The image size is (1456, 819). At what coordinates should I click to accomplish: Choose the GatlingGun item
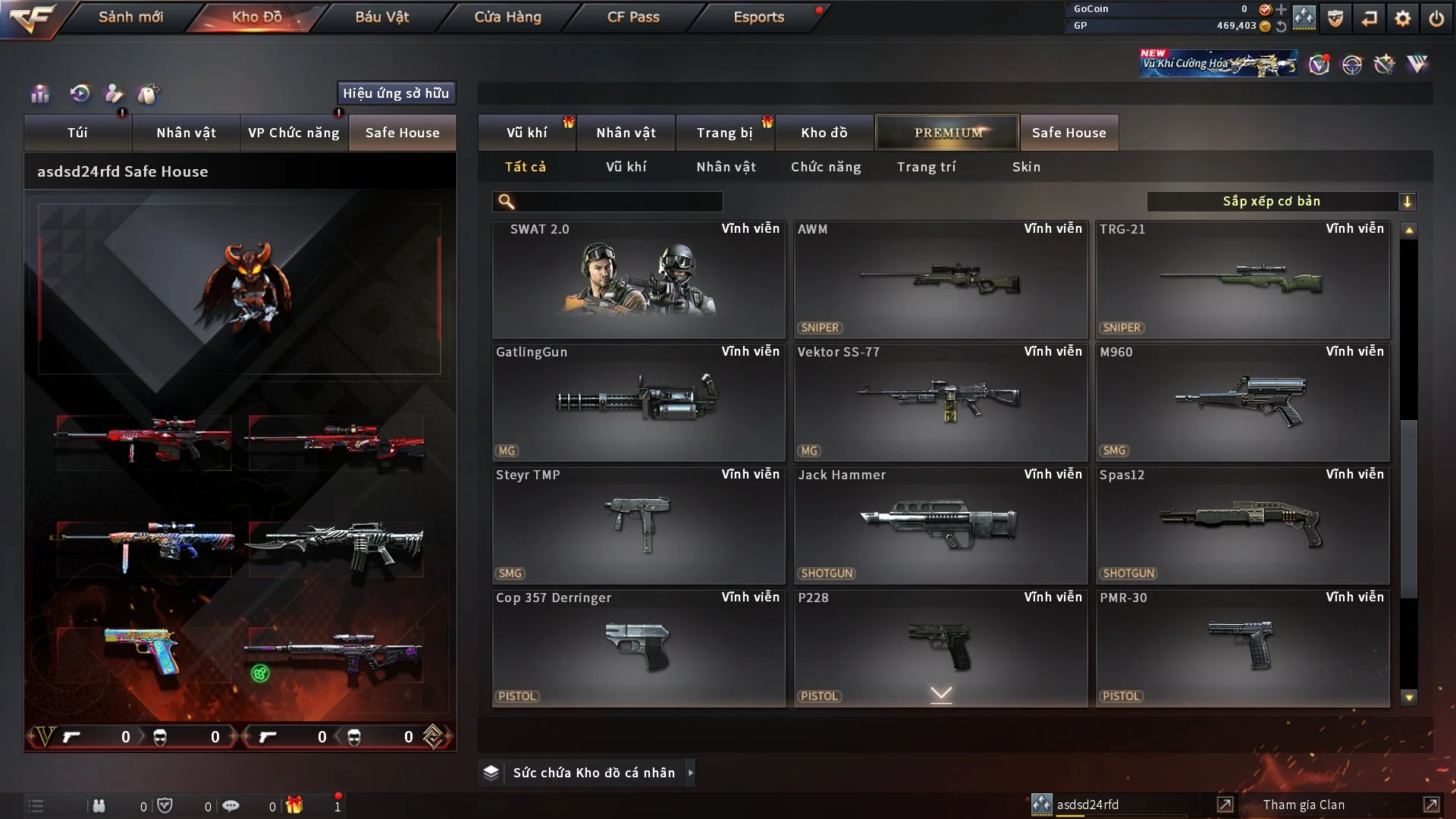638,403
